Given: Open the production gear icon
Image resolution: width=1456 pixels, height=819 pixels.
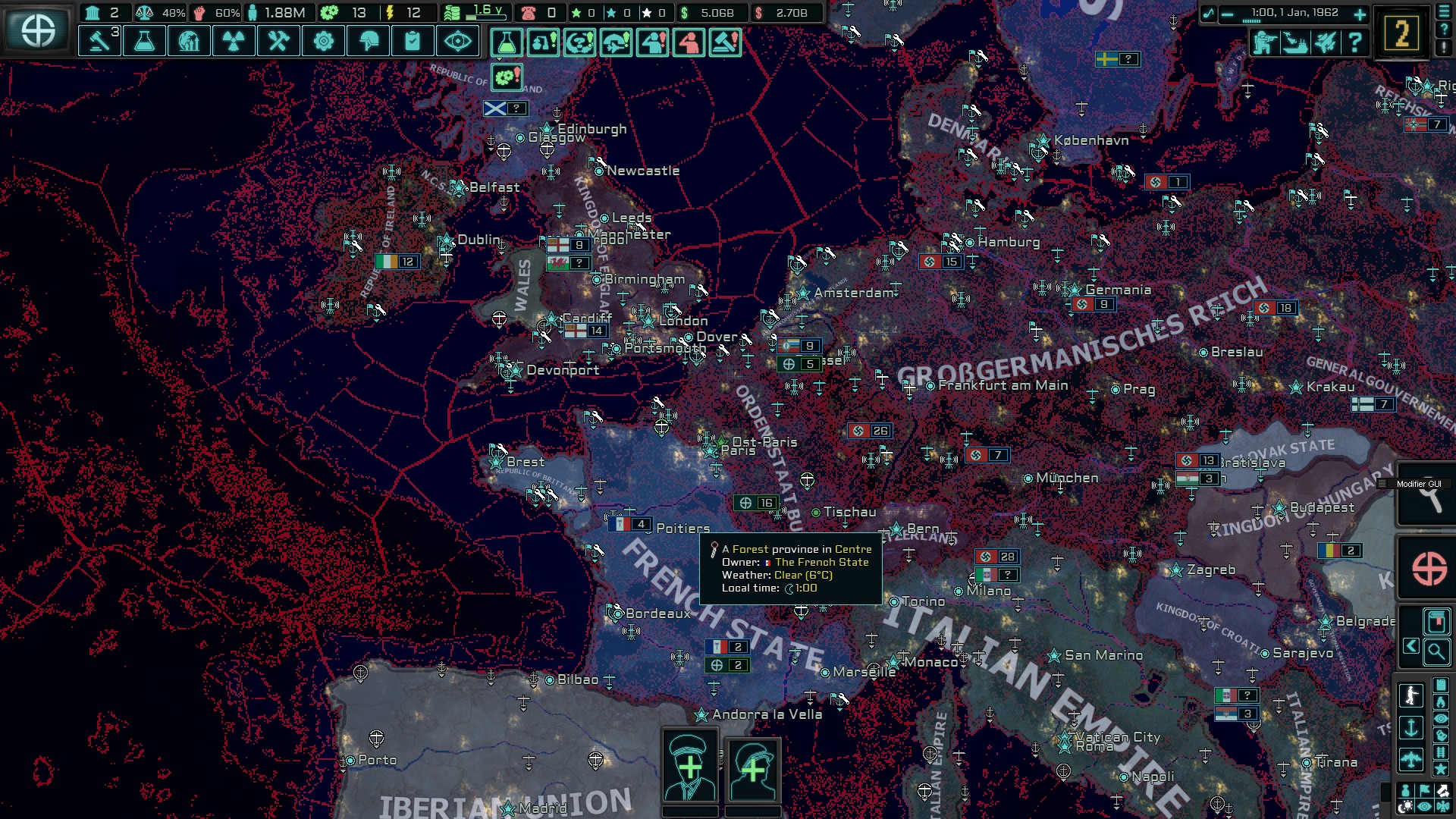Looking at the screenshot, I should pos(322,41).
